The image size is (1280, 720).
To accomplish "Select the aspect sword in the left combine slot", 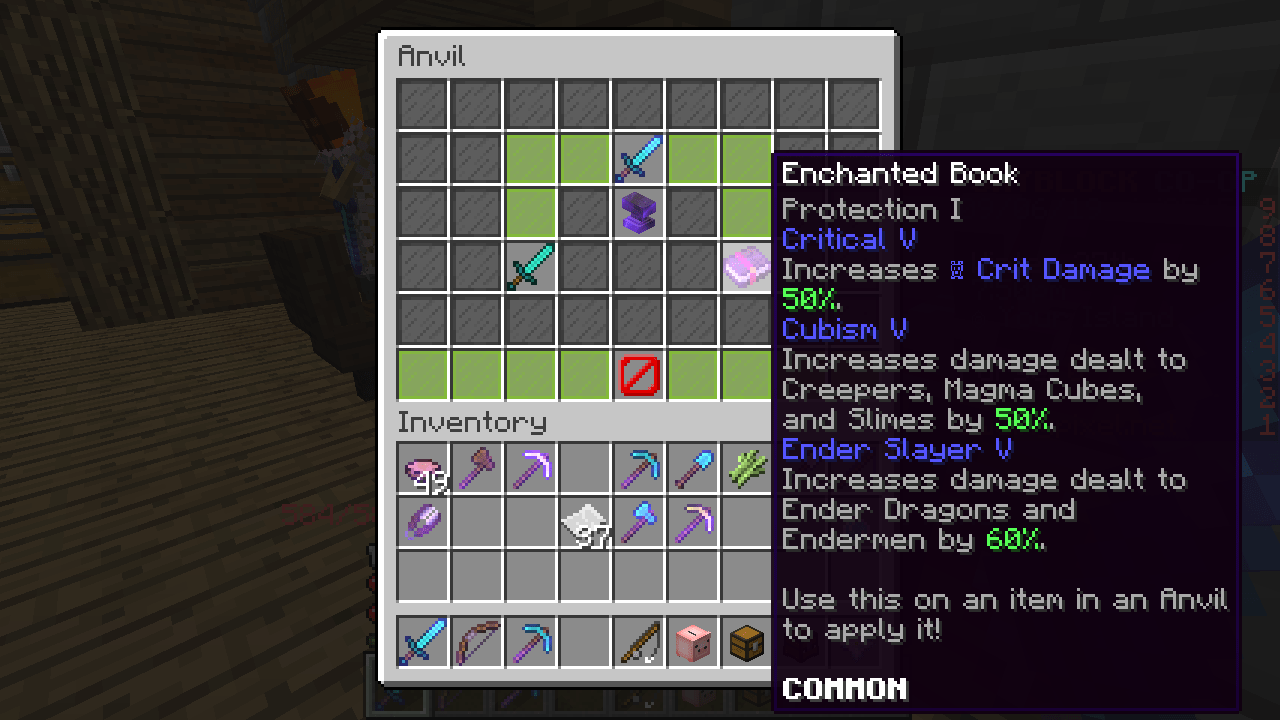I will coord(531,267).
